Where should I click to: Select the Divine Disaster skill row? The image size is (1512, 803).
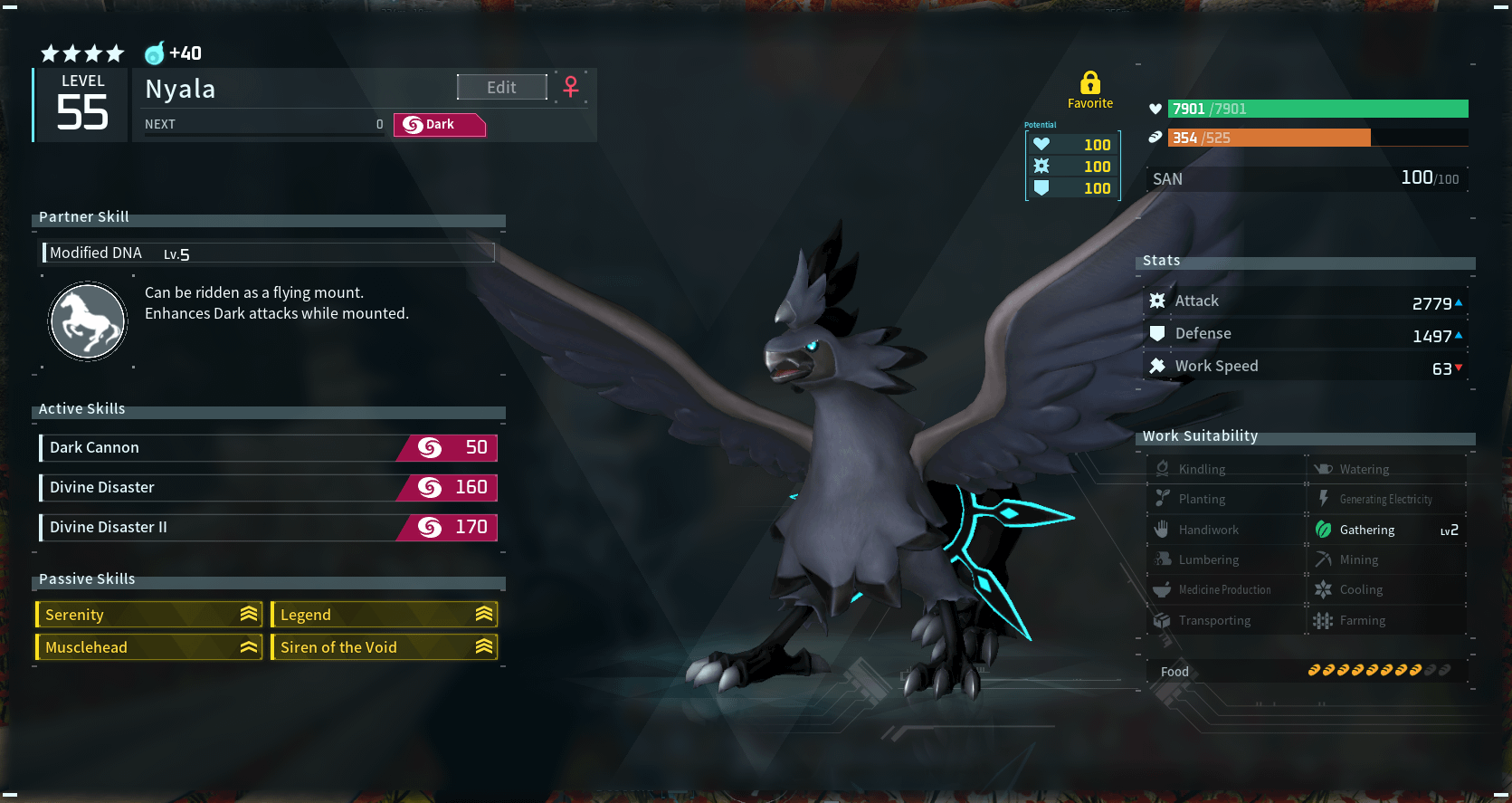(268, 487)
